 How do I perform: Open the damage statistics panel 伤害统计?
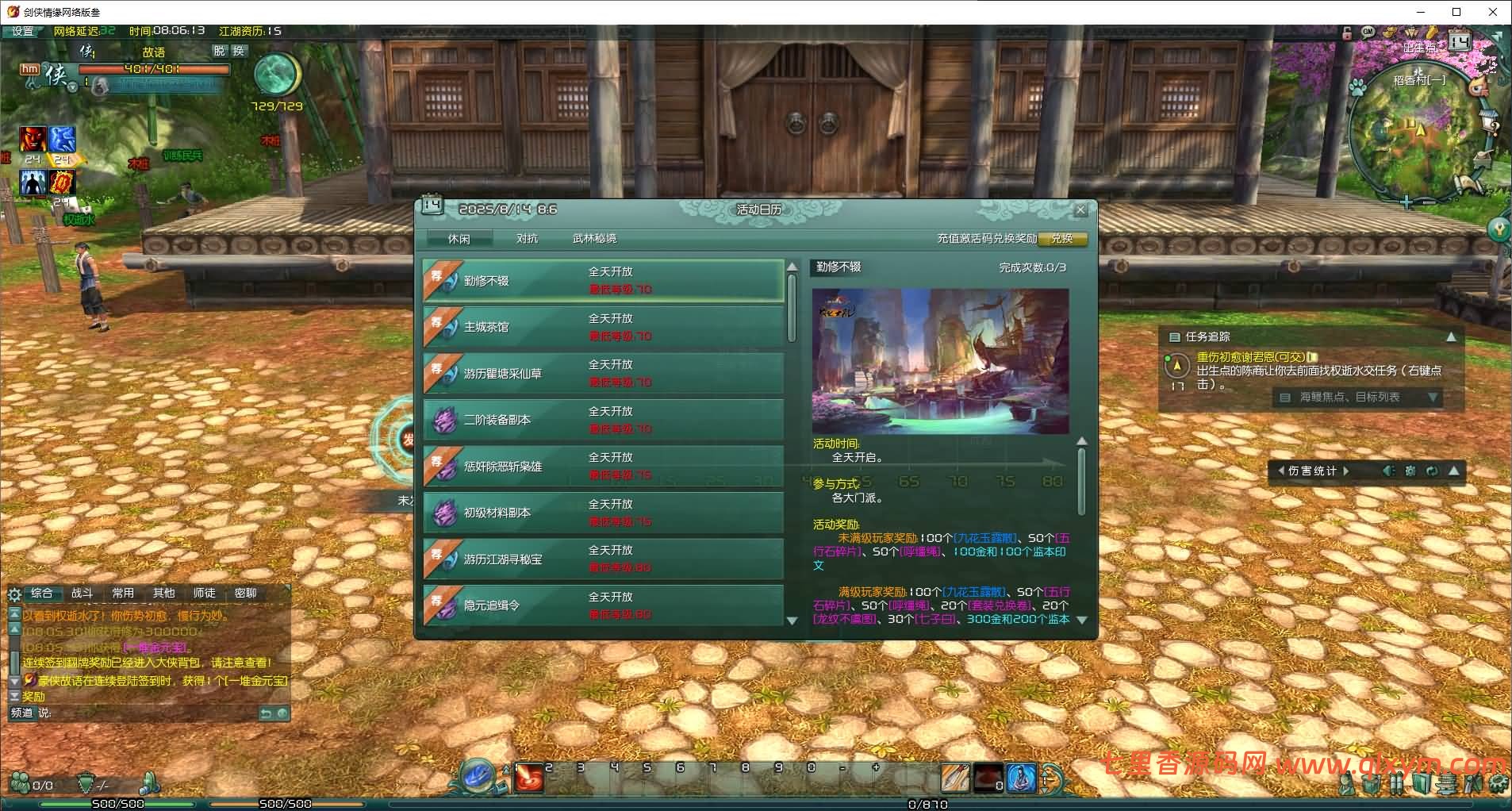tap(1312, 471)
